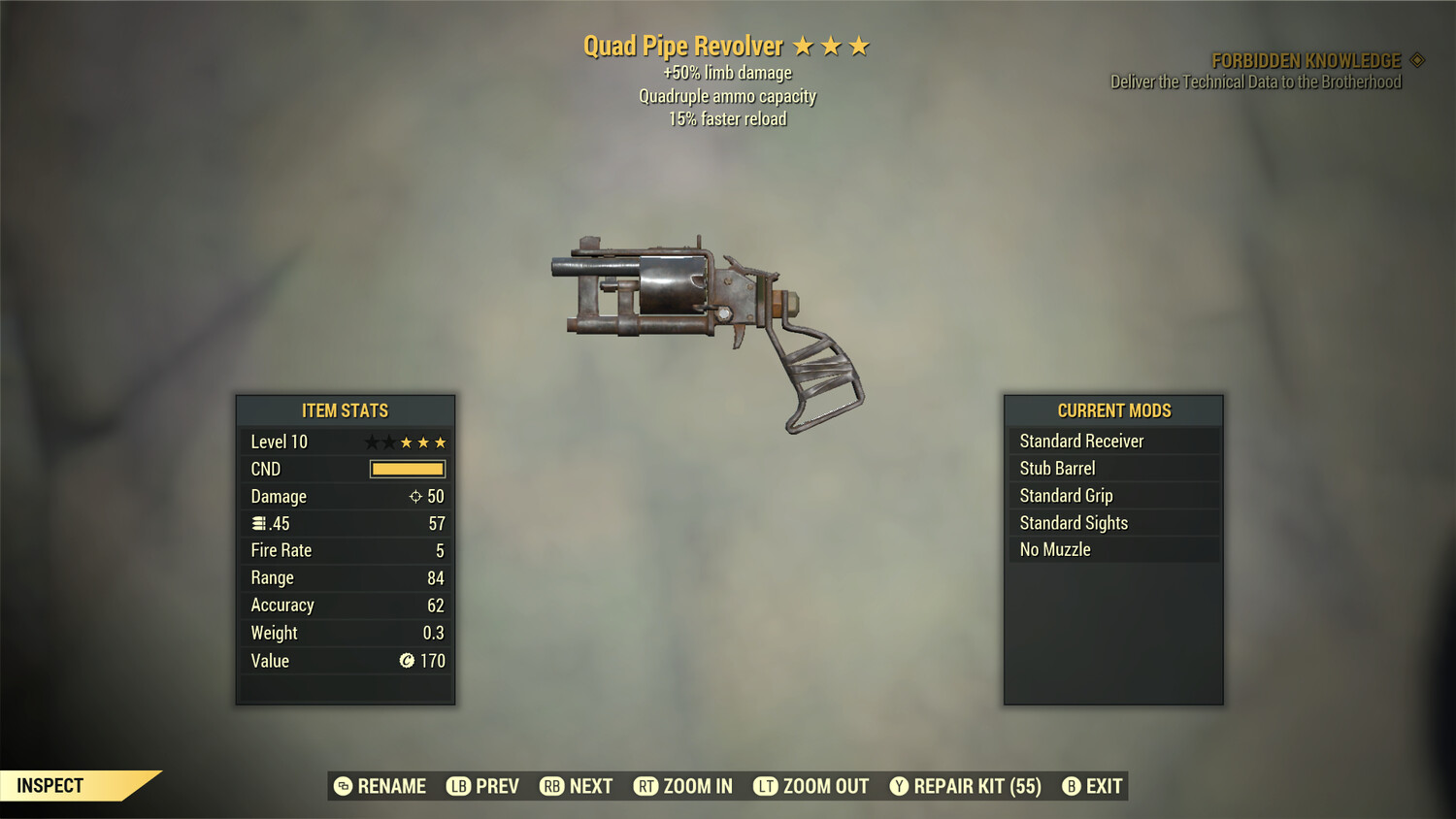The width and height of the screenshot is (1456, 819).
Task: Click the INSPECT label in the corner
Action: pyautogui.click(x=49, y=785)
